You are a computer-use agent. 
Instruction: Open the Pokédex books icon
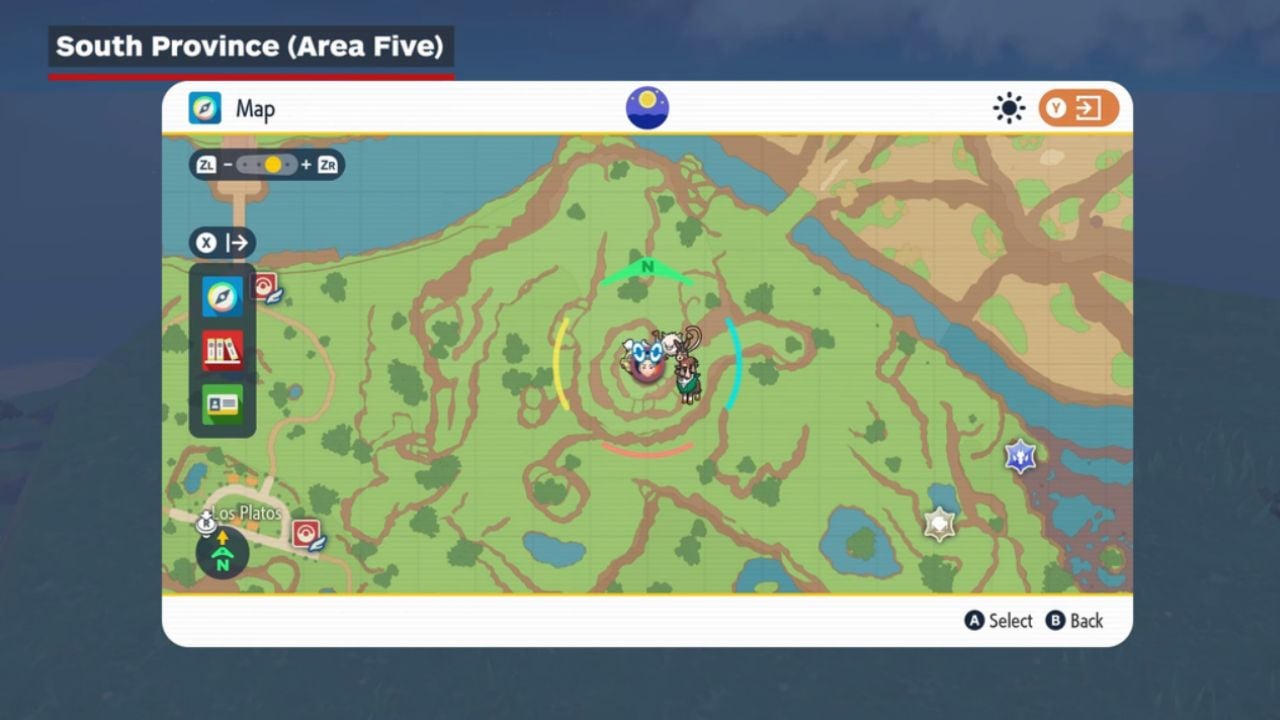coord(222,350)
